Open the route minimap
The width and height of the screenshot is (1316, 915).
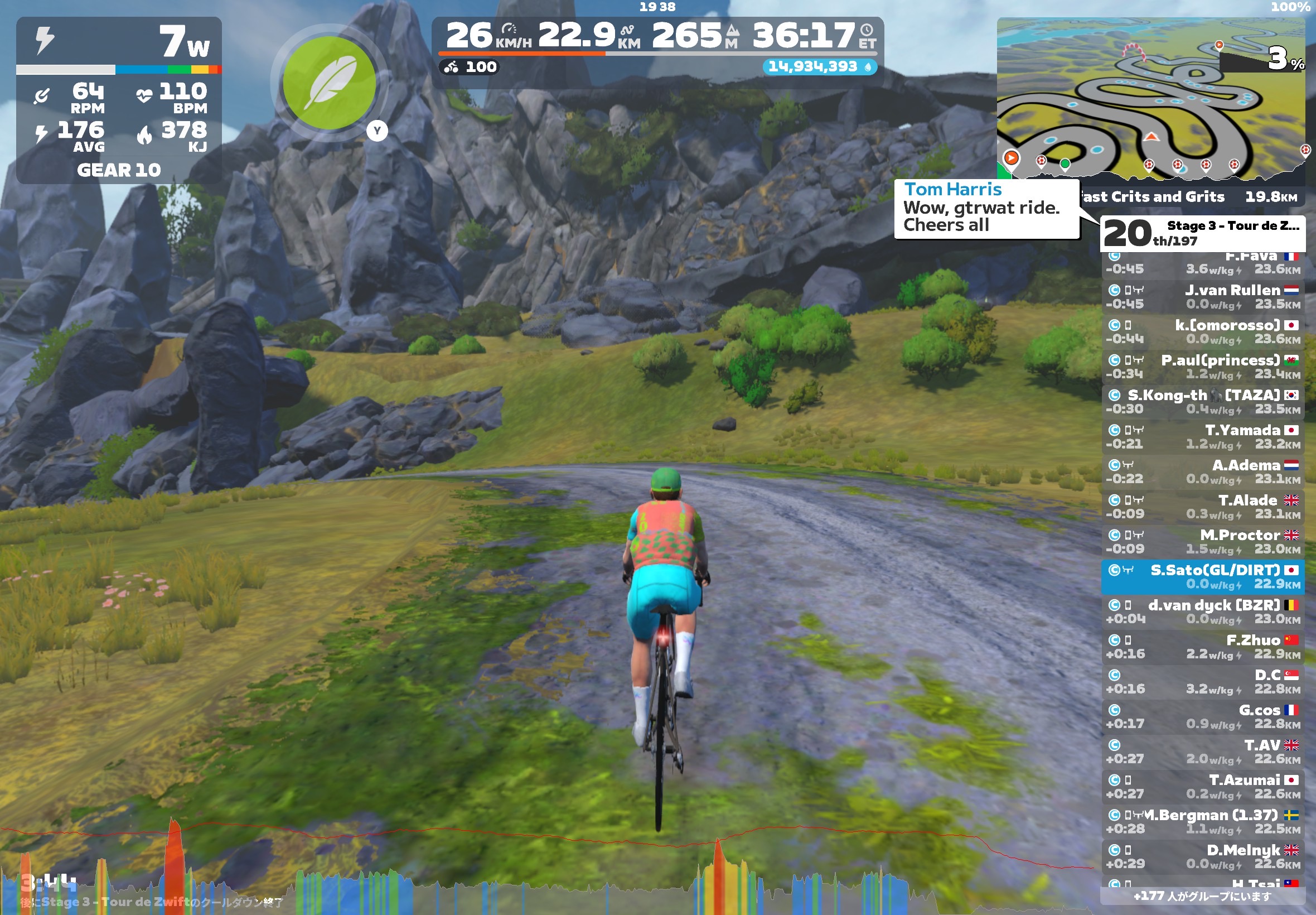pyautogui.click(x=1150, y=100)
